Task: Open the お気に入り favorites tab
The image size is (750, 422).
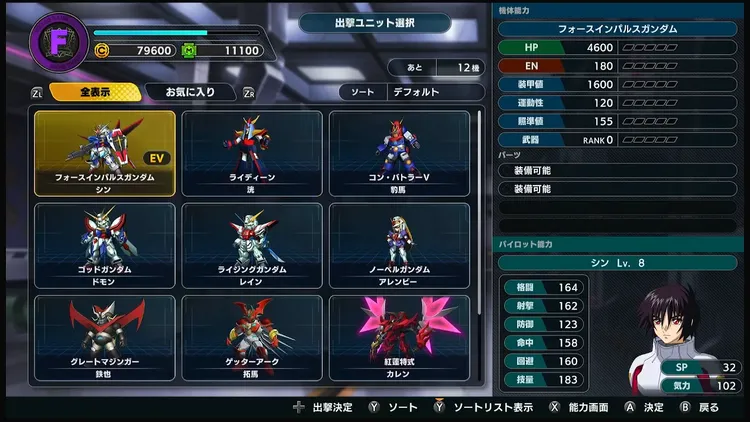Action: tap(190, 92)
